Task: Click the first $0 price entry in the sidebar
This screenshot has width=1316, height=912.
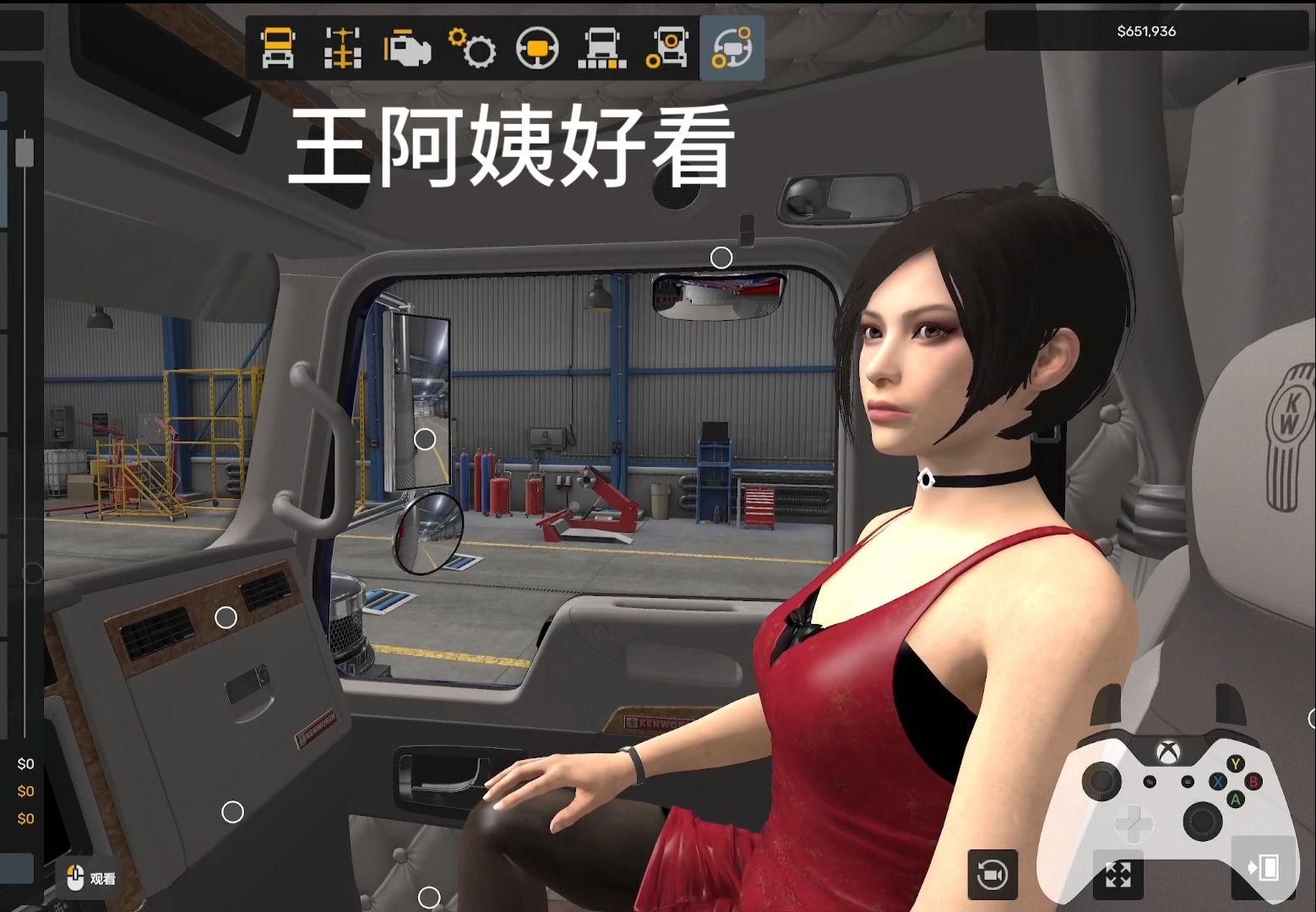Action: click(25, 763)
